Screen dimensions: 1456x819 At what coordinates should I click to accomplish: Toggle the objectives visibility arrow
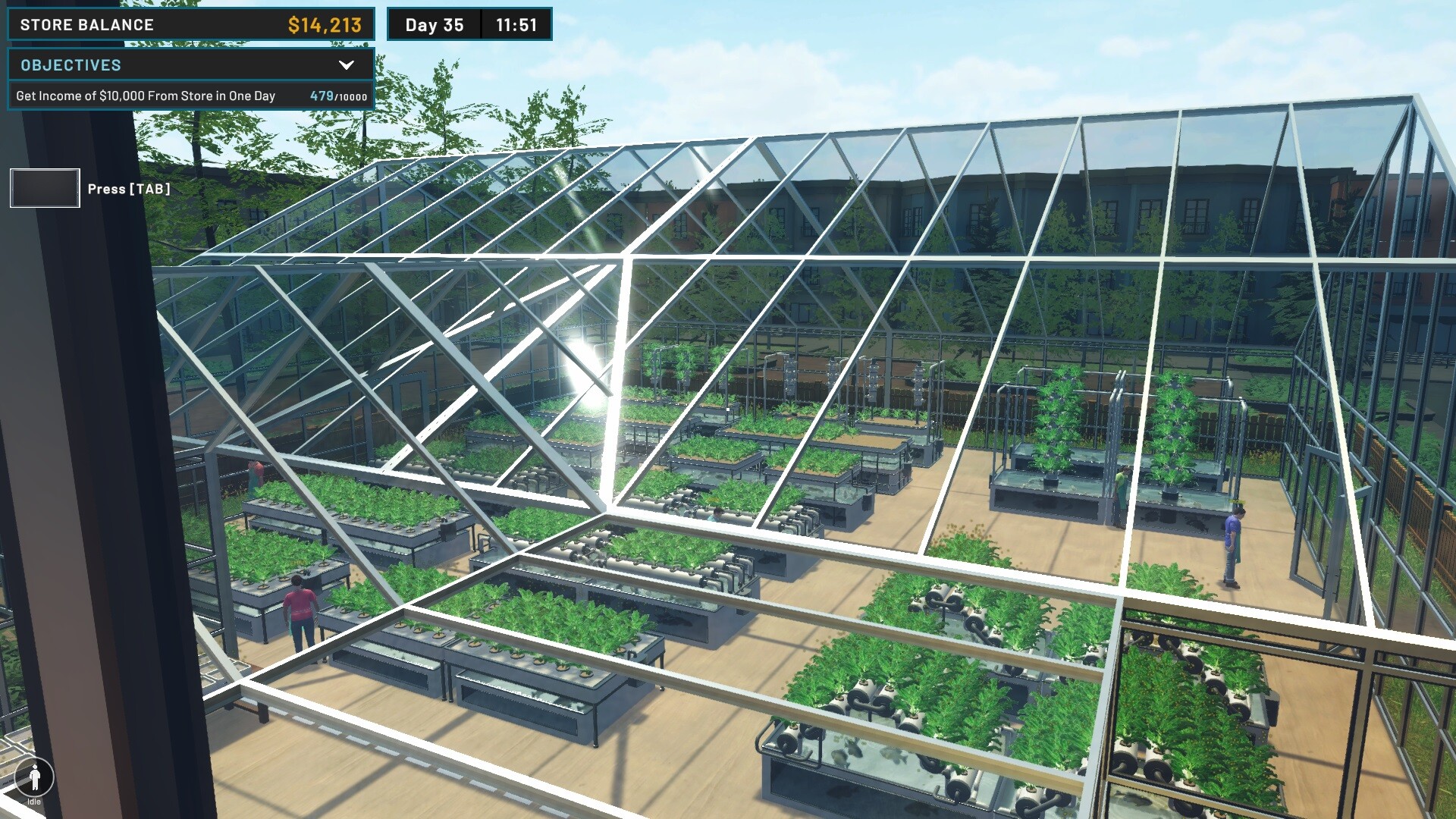(x=347, y=65)
